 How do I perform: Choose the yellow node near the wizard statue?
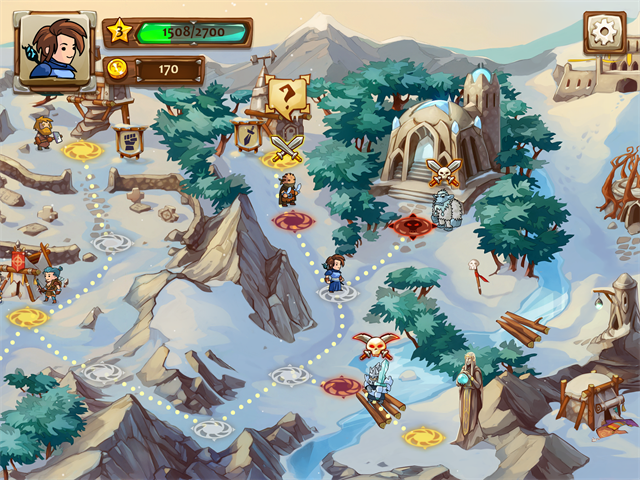[424, 437]
